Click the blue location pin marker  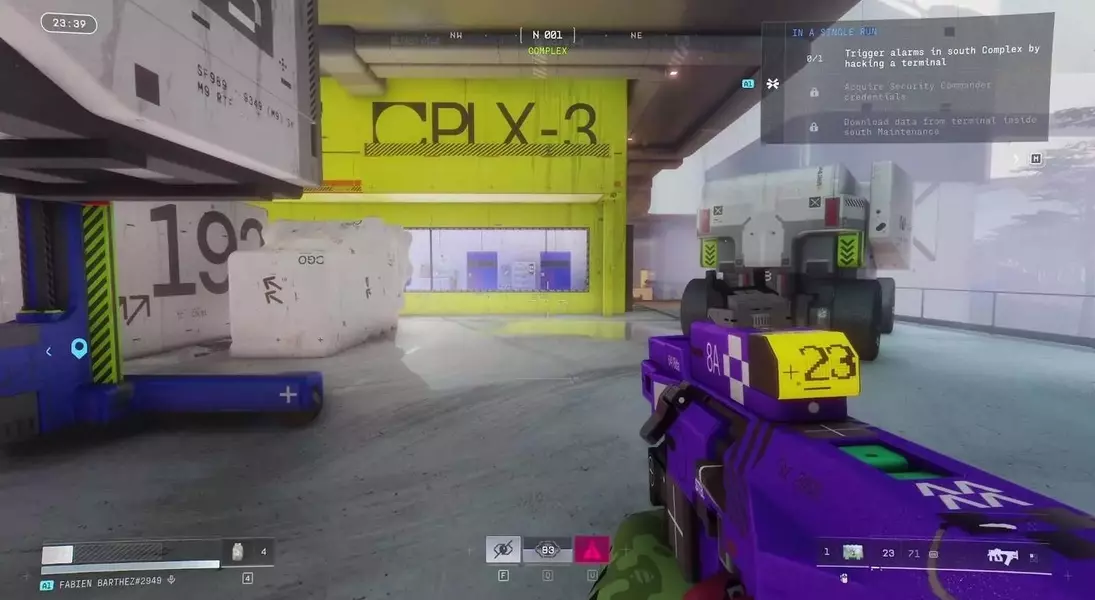point(79,348)
